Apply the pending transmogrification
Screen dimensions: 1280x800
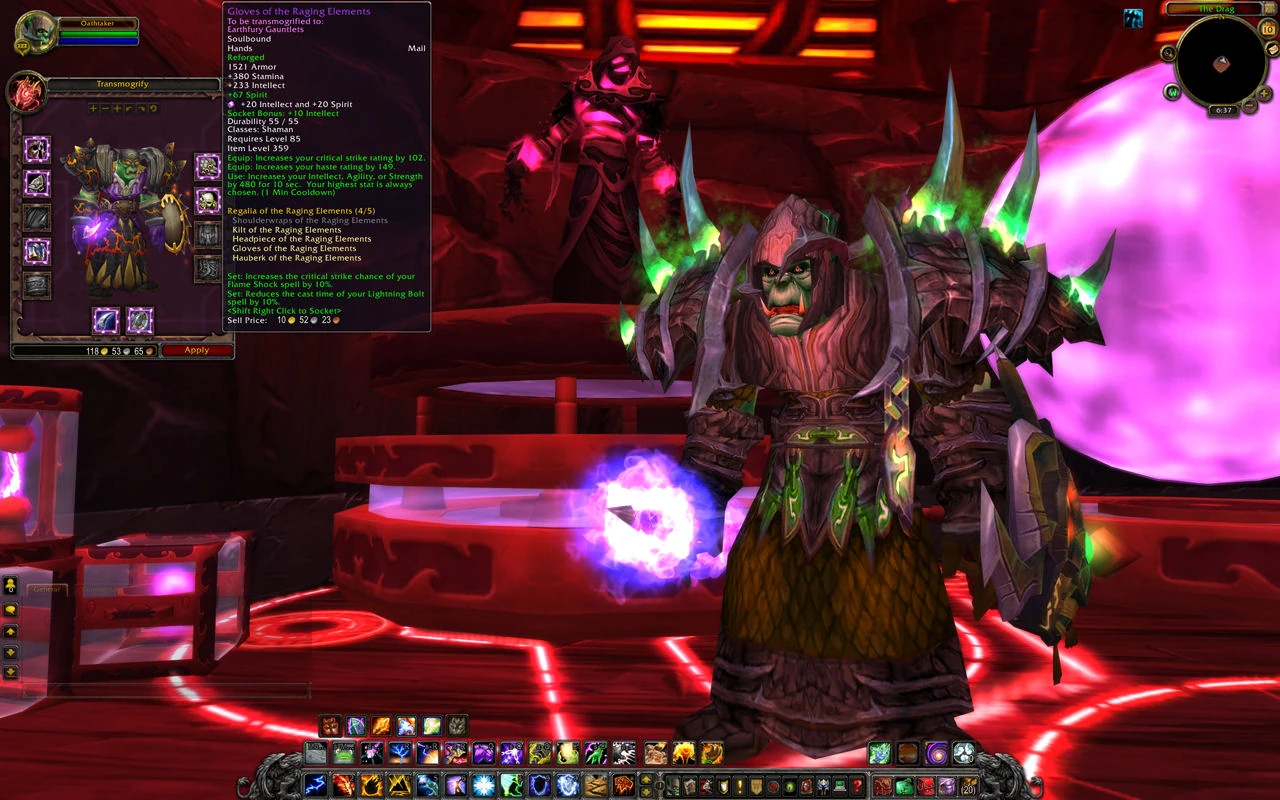point(197,351)
